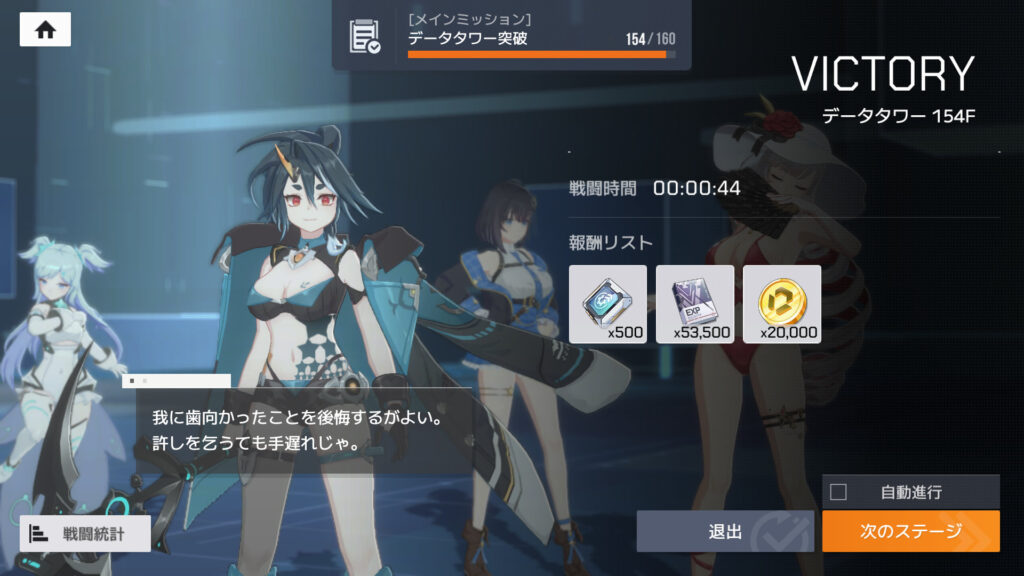View the gold coin reward x20,000

[782, 304]
